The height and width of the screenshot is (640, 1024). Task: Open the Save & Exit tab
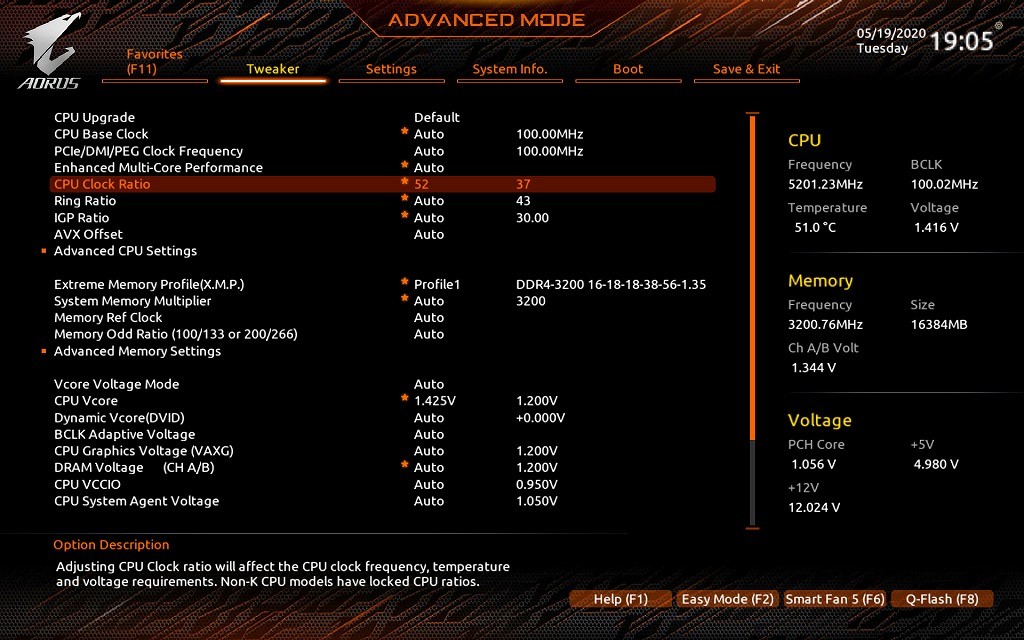746,69
